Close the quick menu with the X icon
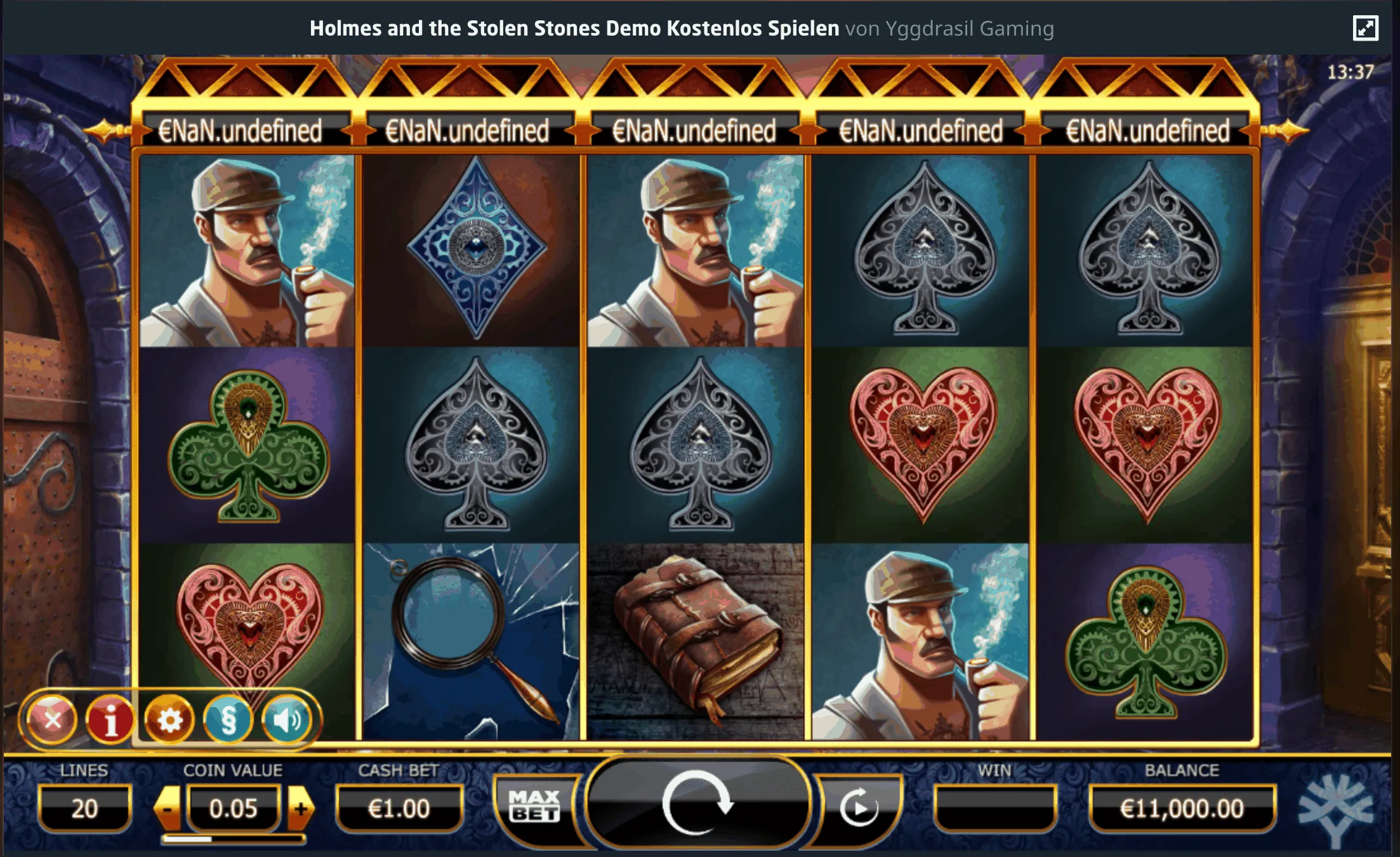 click(x=55, y=719)
